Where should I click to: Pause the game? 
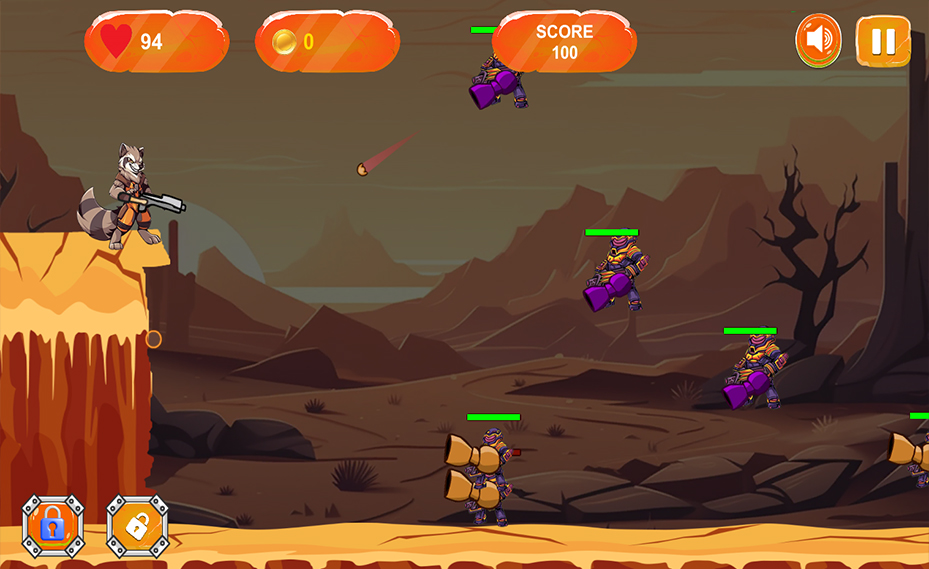pos(883,41)
